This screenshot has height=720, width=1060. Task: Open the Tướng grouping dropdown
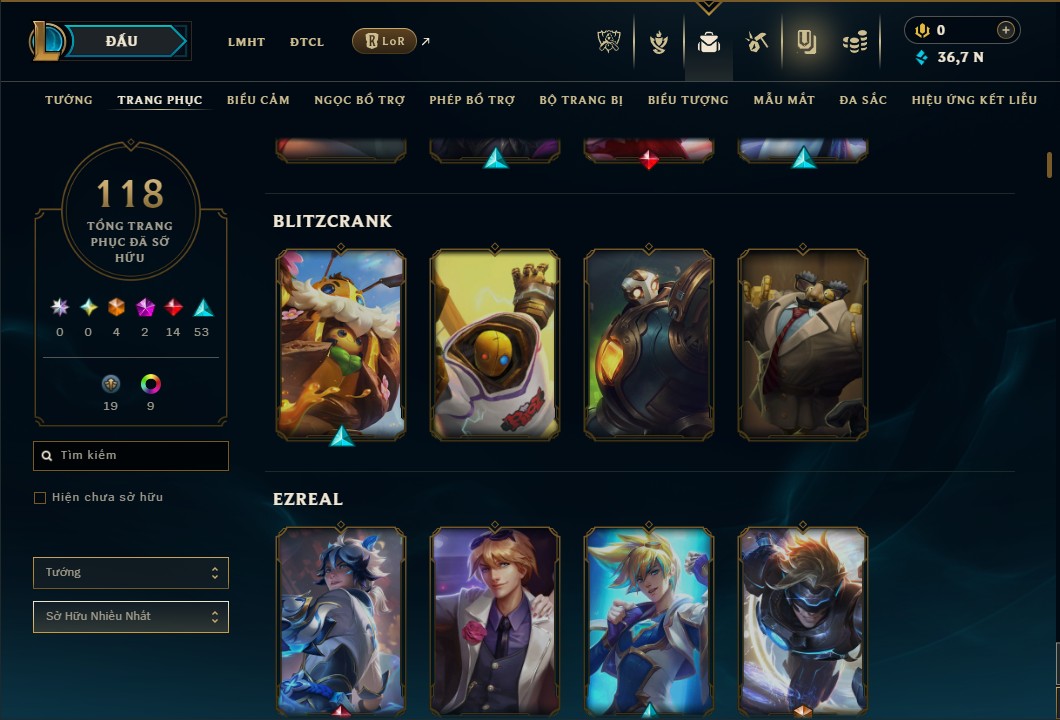point(131,573)
